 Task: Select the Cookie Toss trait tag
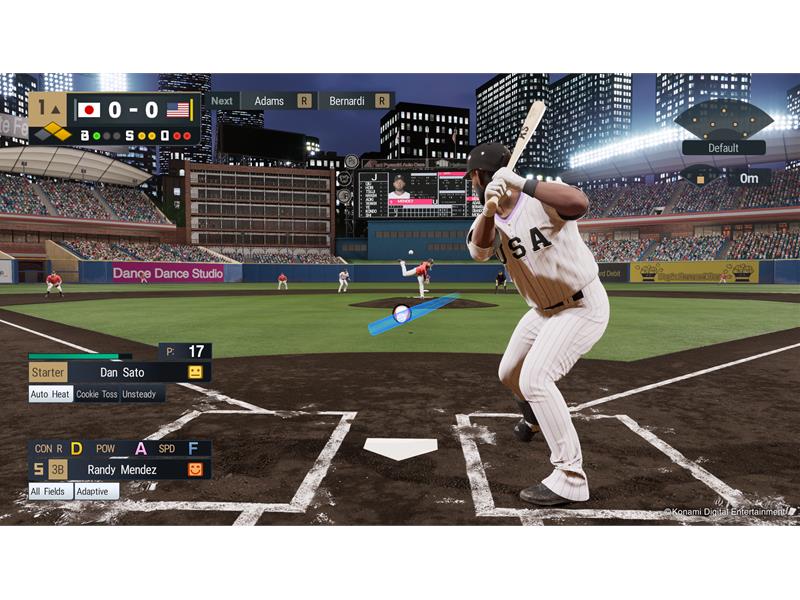point(97,394)
